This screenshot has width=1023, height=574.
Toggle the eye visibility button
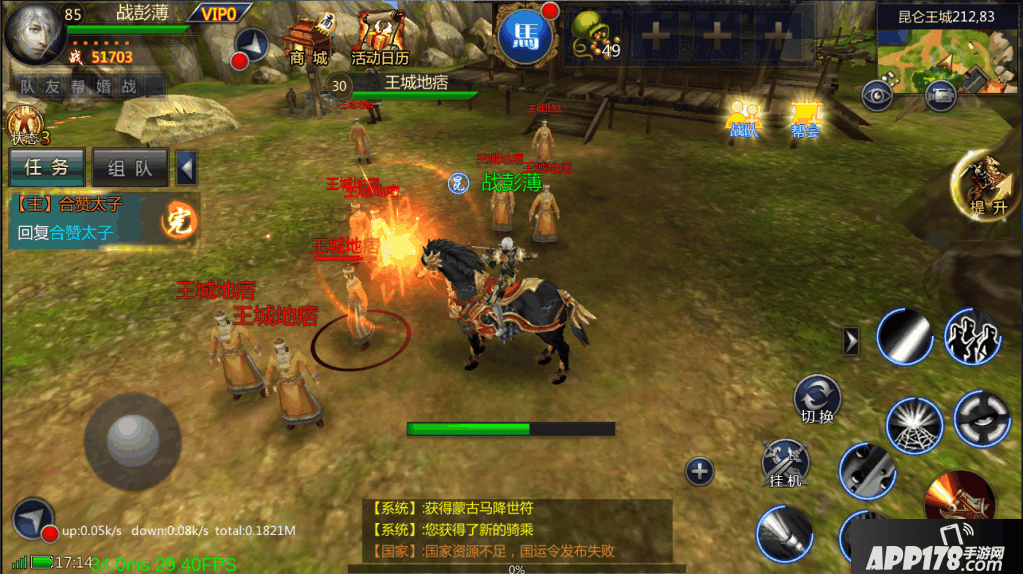(x=877, y=95)
